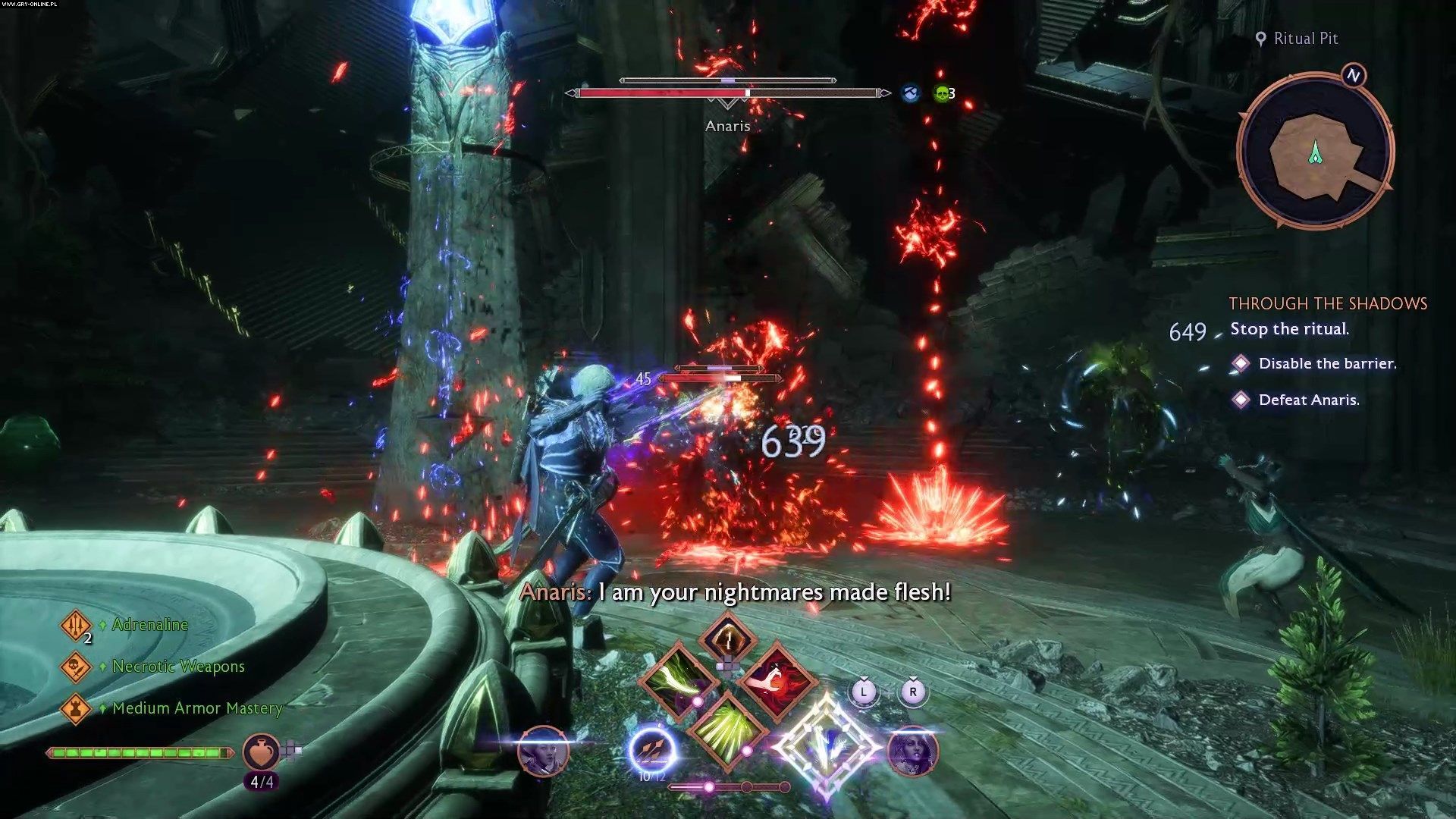This screenshot has height=819, width=1456.
Task: Activate the green slash ability
Action: pos(677,680)
